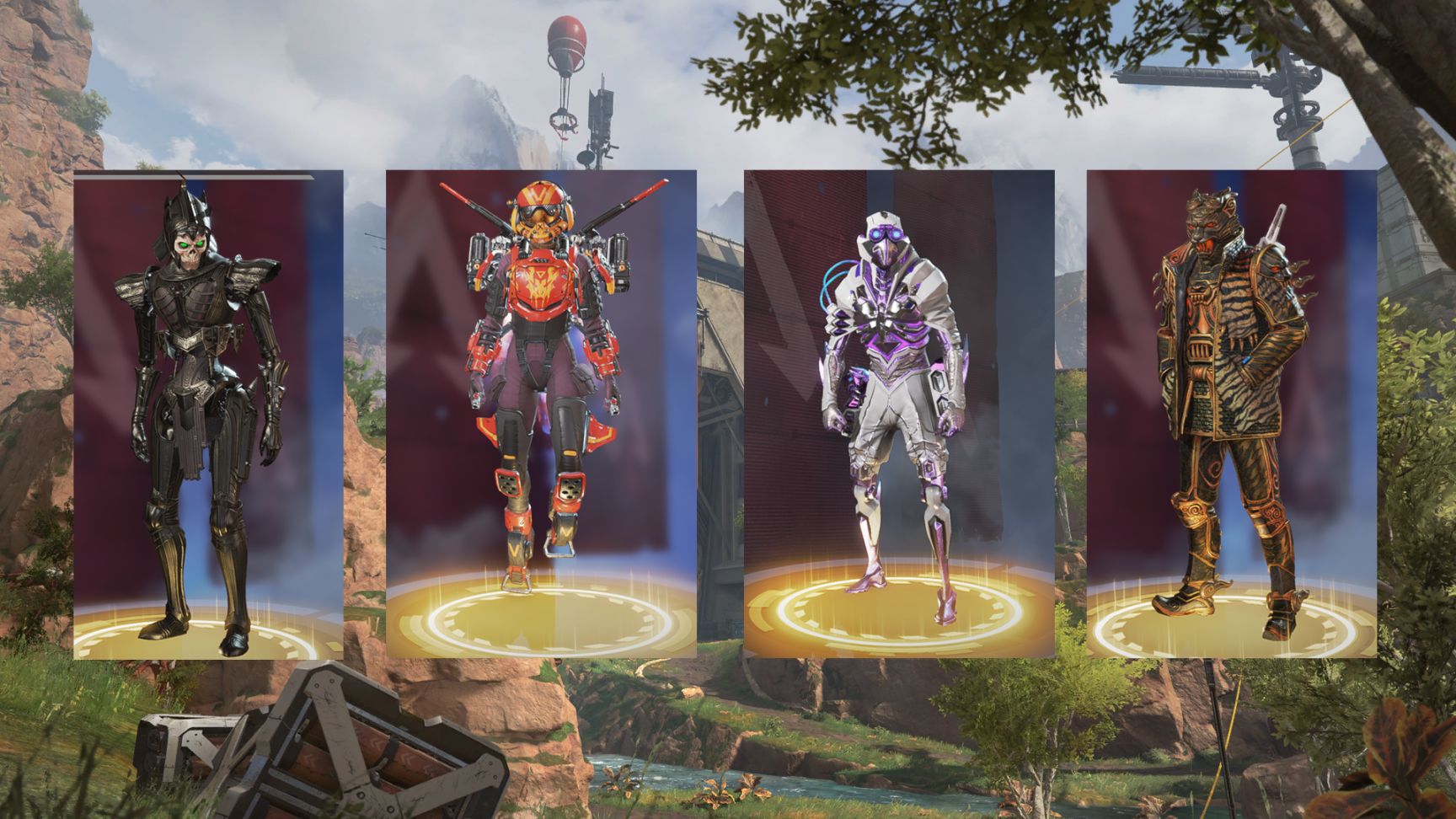Choose the red-orange jetpack pilot skin card
Screen dimensions: 1456x819
pyautogui.click(x=541, y=414)
